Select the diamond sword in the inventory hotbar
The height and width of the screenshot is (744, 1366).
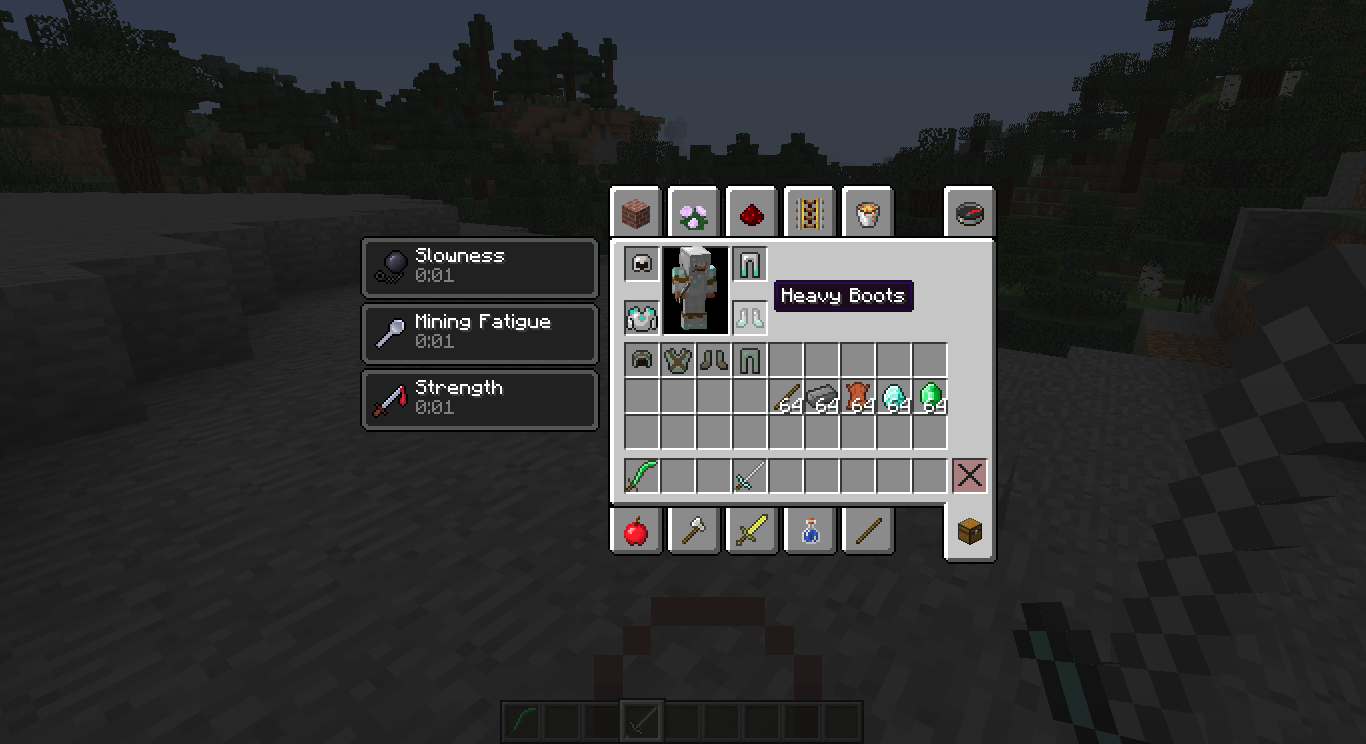click(752, 476)
